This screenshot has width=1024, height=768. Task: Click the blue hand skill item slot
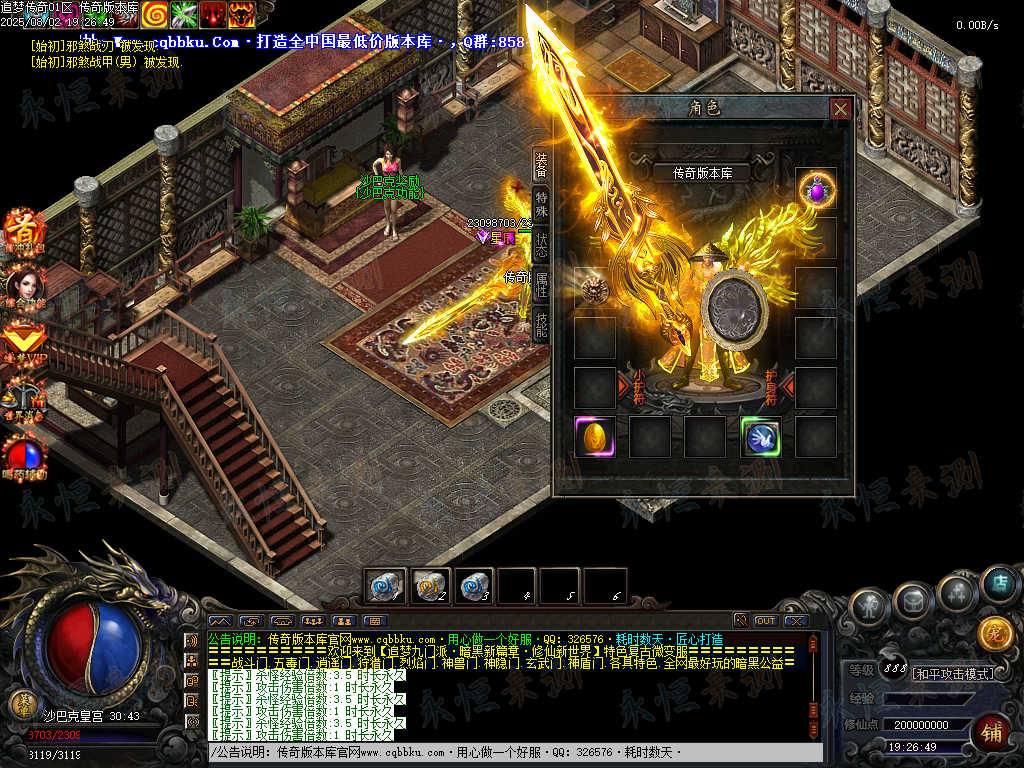[x=761, y=437]
